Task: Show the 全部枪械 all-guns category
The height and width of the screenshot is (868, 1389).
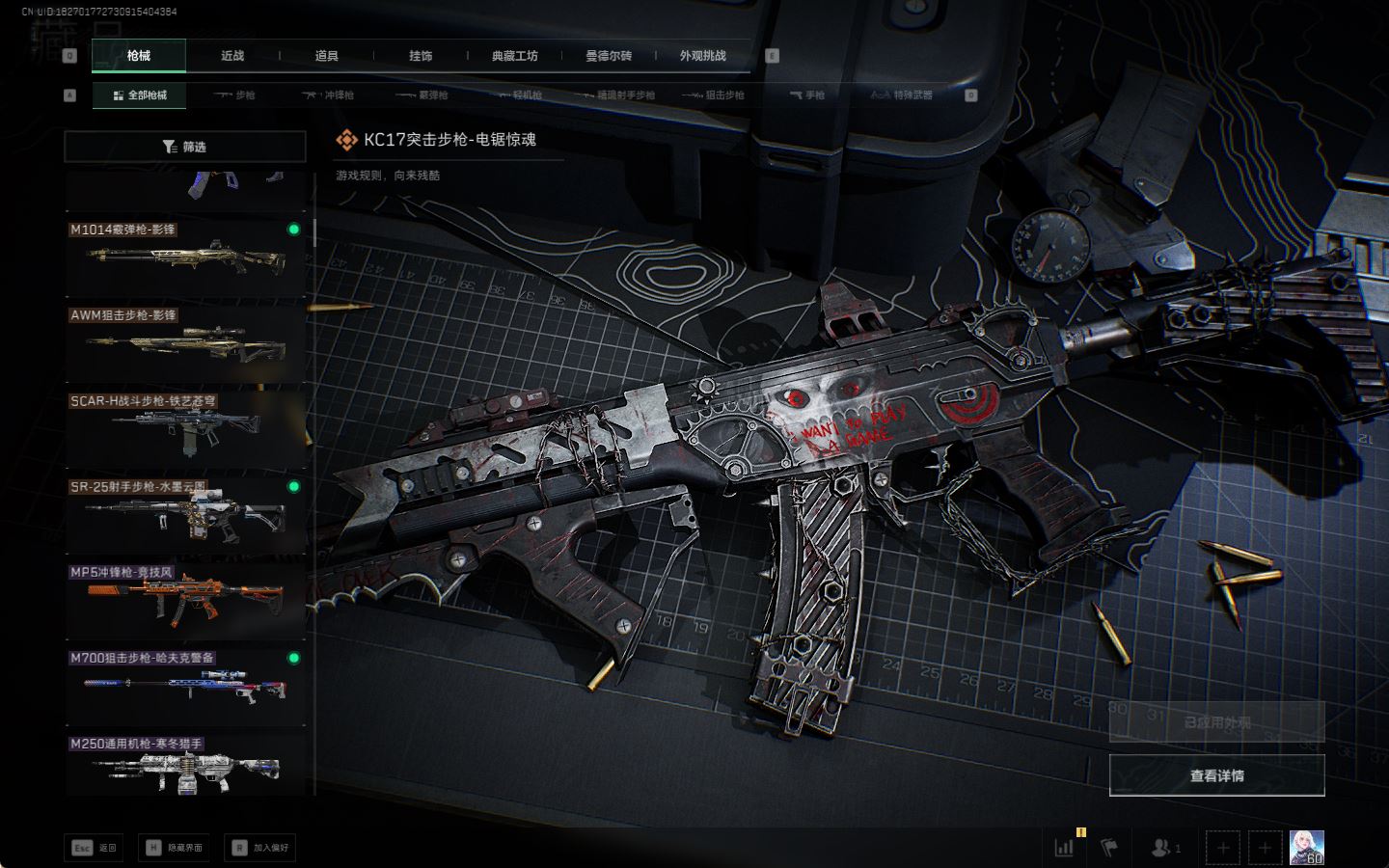Action: click(x=140, y=95)
